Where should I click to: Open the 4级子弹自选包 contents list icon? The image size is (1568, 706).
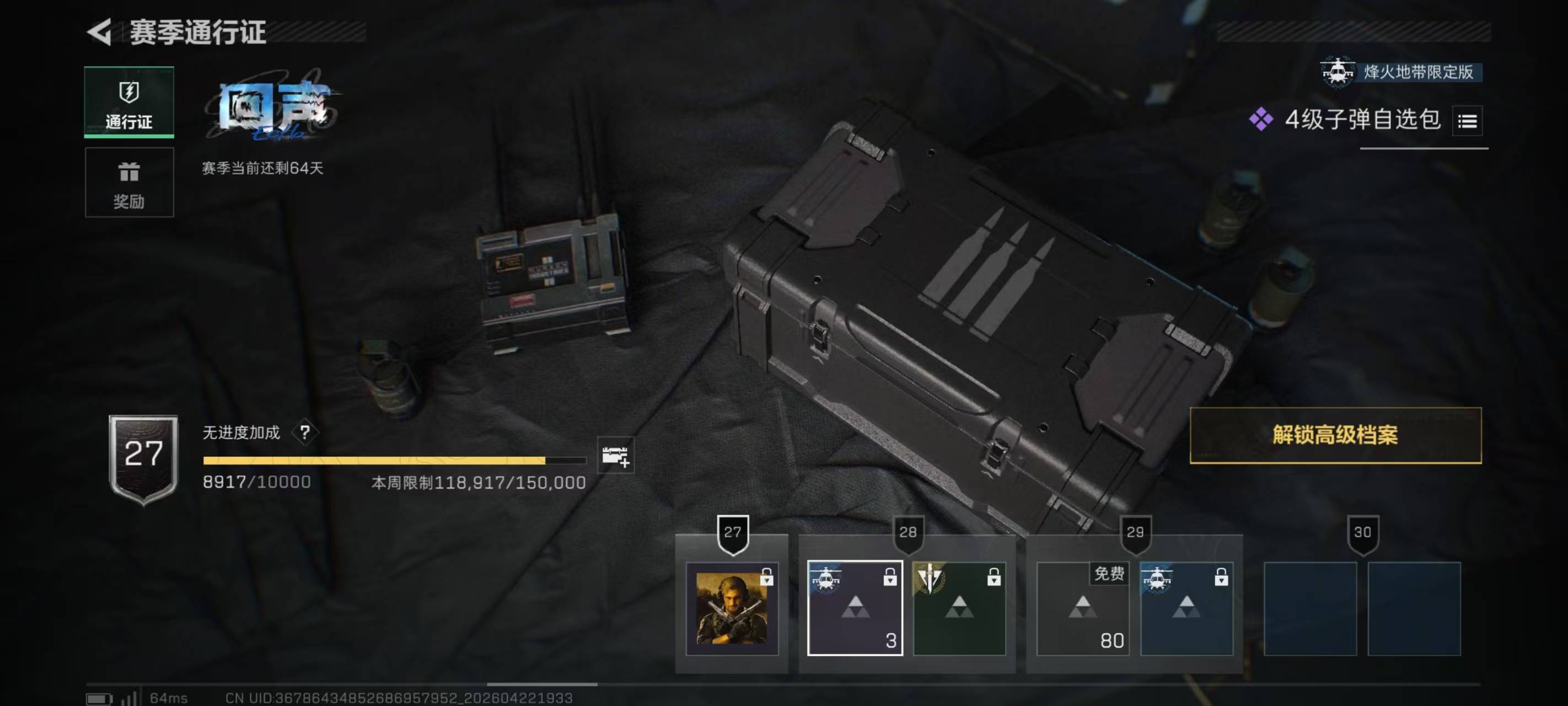click(1467, 121)
